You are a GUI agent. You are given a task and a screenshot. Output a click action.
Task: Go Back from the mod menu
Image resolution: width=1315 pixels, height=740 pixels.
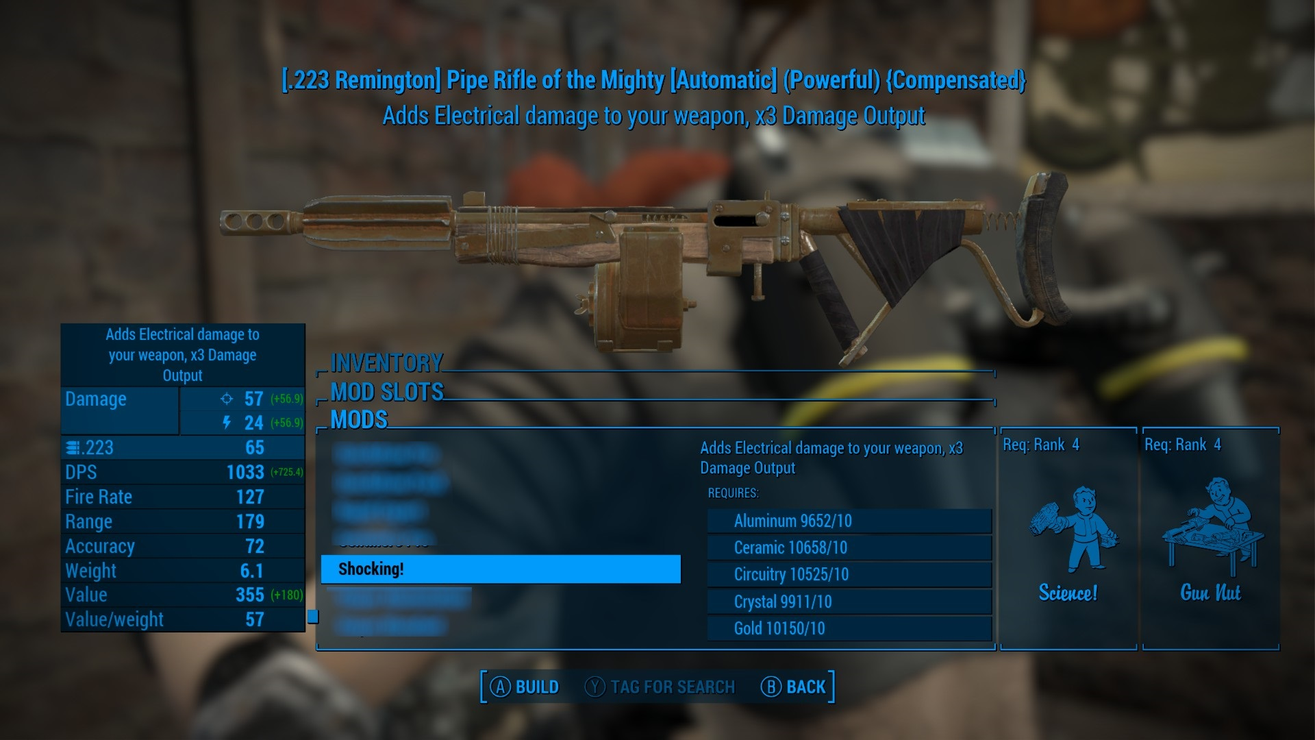[794, 687]
